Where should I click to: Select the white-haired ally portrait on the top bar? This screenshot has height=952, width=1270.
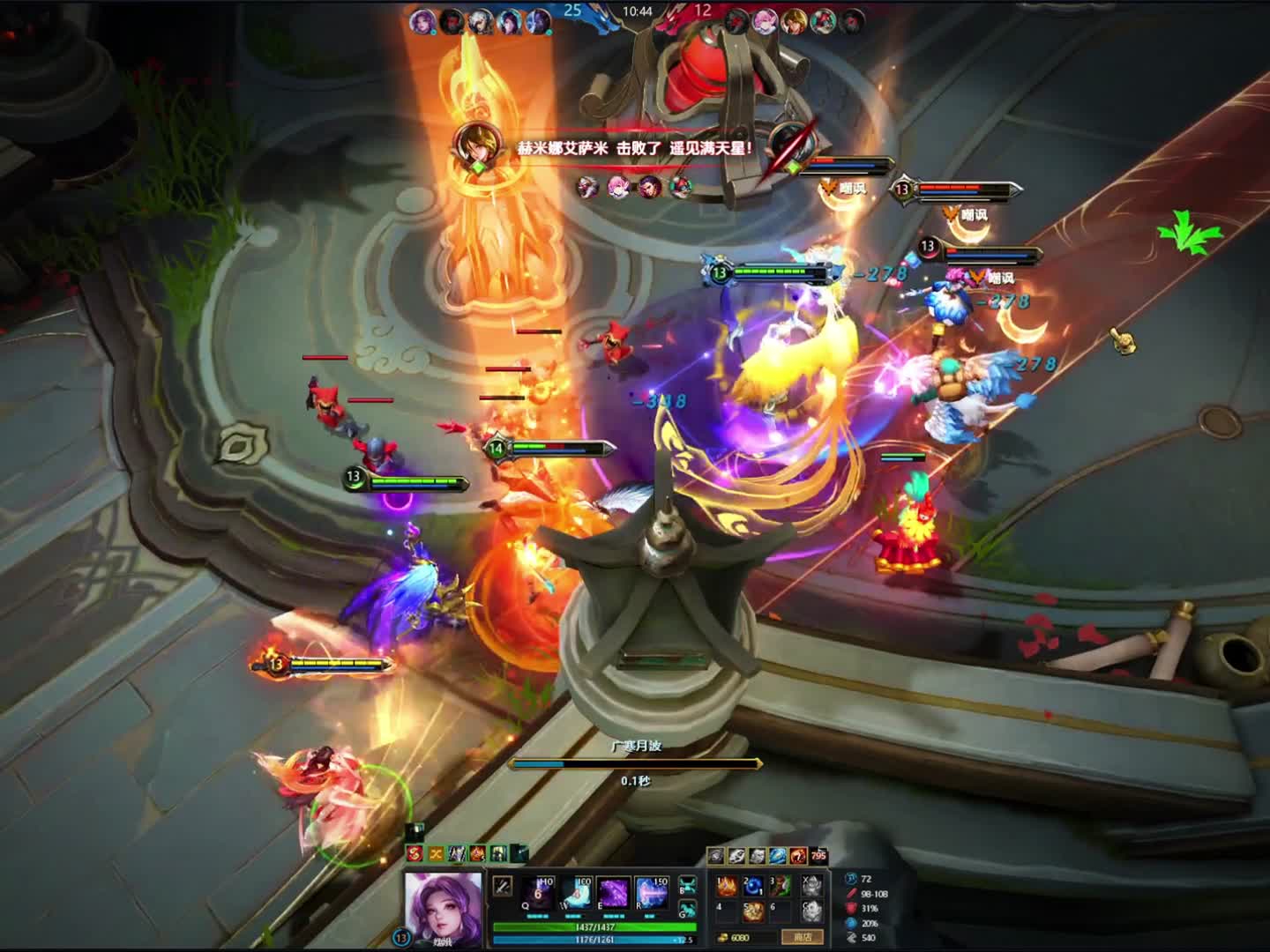coord(481,21)
